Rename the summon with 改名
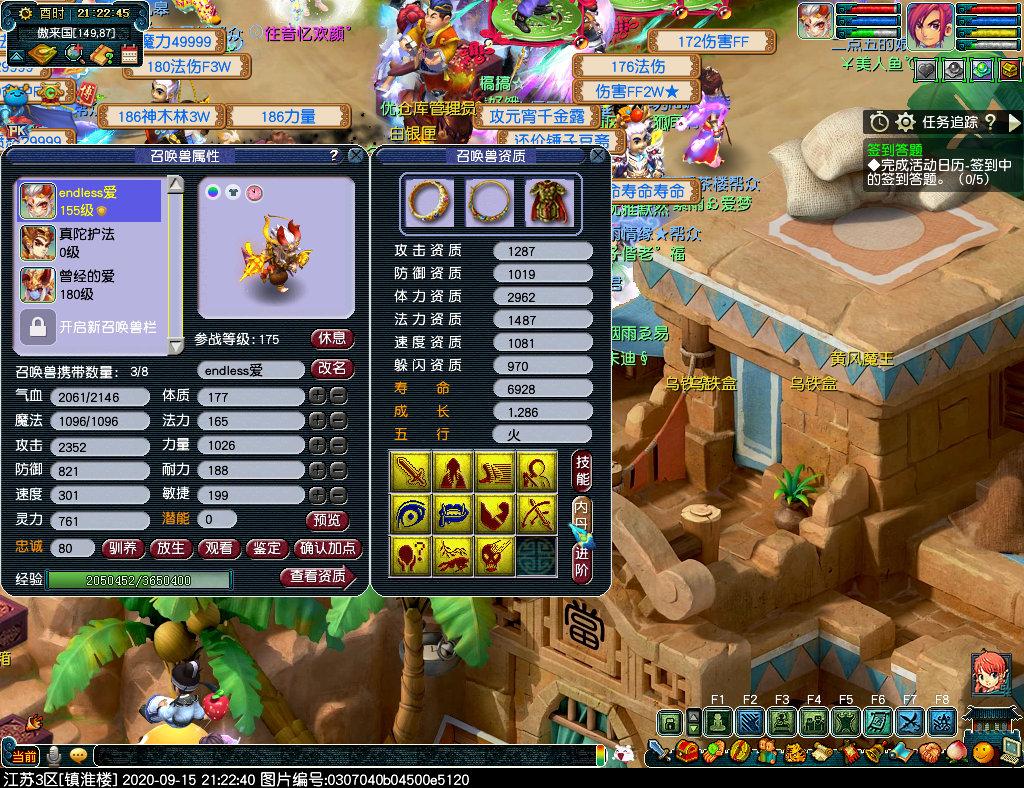The image size is (1024, 788). coord(332,369)
